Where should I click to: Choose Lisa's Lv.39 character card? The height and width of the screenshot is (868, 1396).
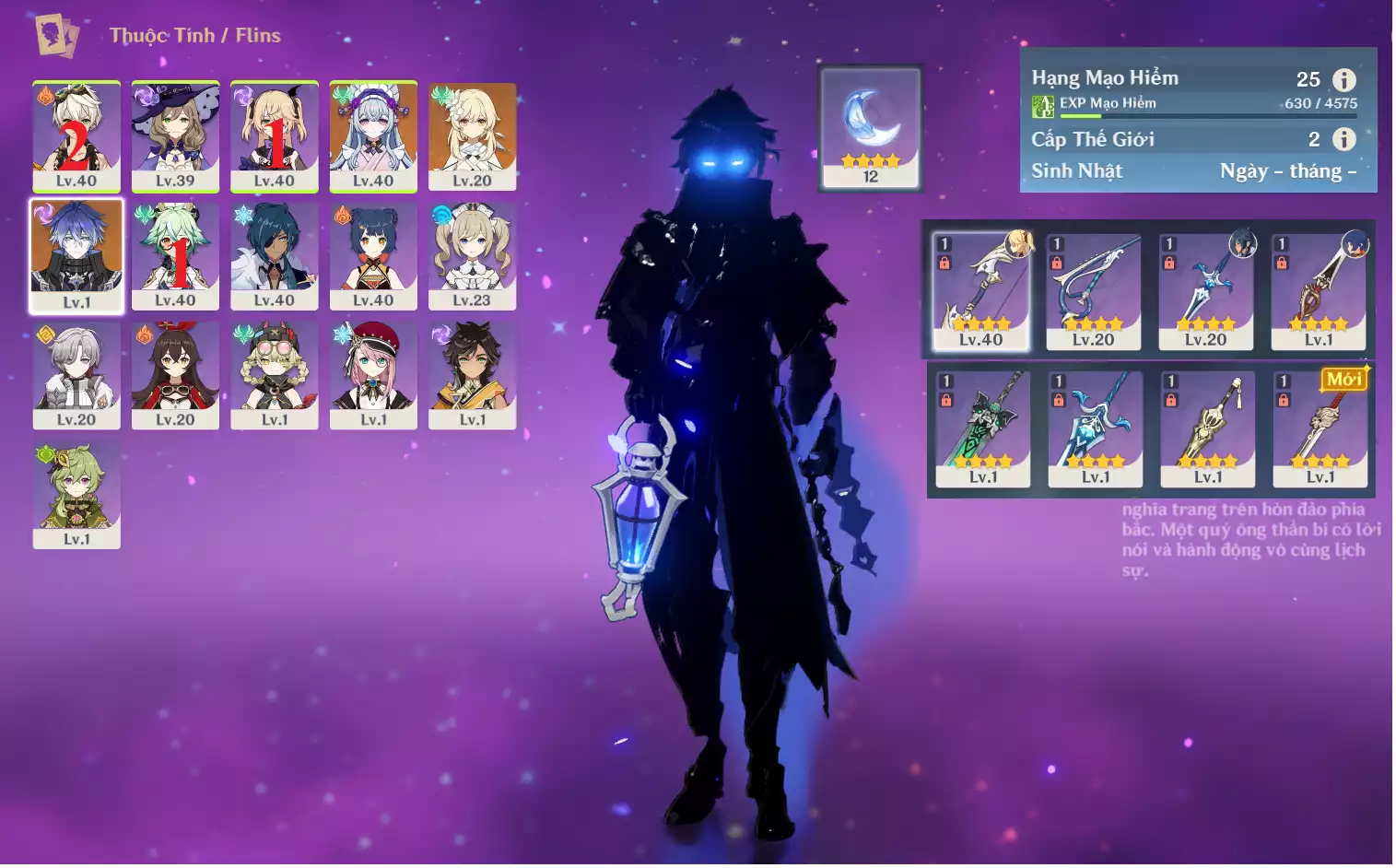coord(175,136)
